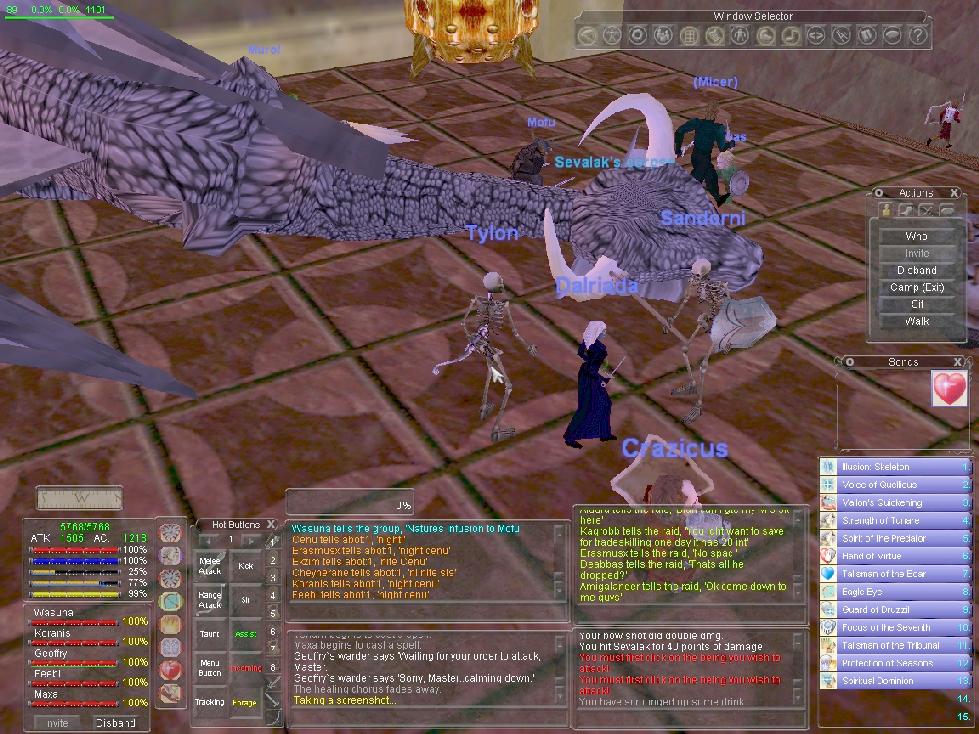Close the Actions window

(955, 193)
